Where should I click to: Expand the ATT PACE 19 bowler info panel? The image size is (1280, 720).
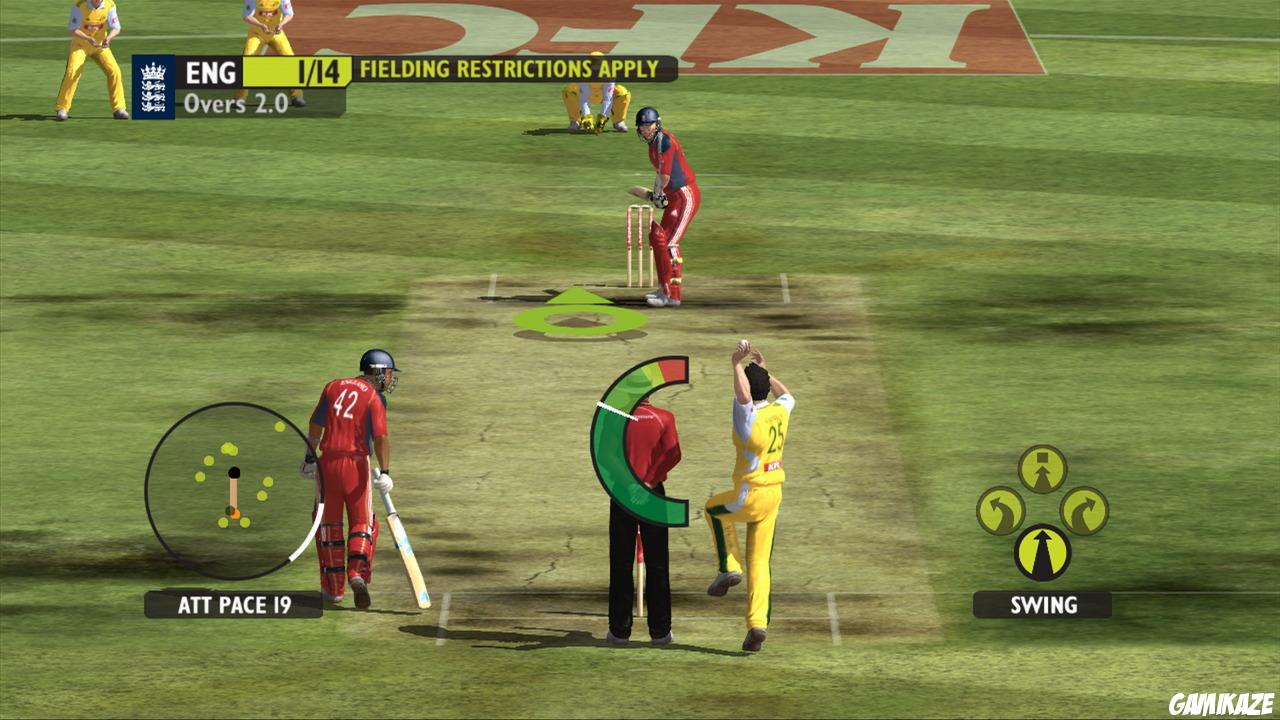pyautogui.click(x=232, y=604)
